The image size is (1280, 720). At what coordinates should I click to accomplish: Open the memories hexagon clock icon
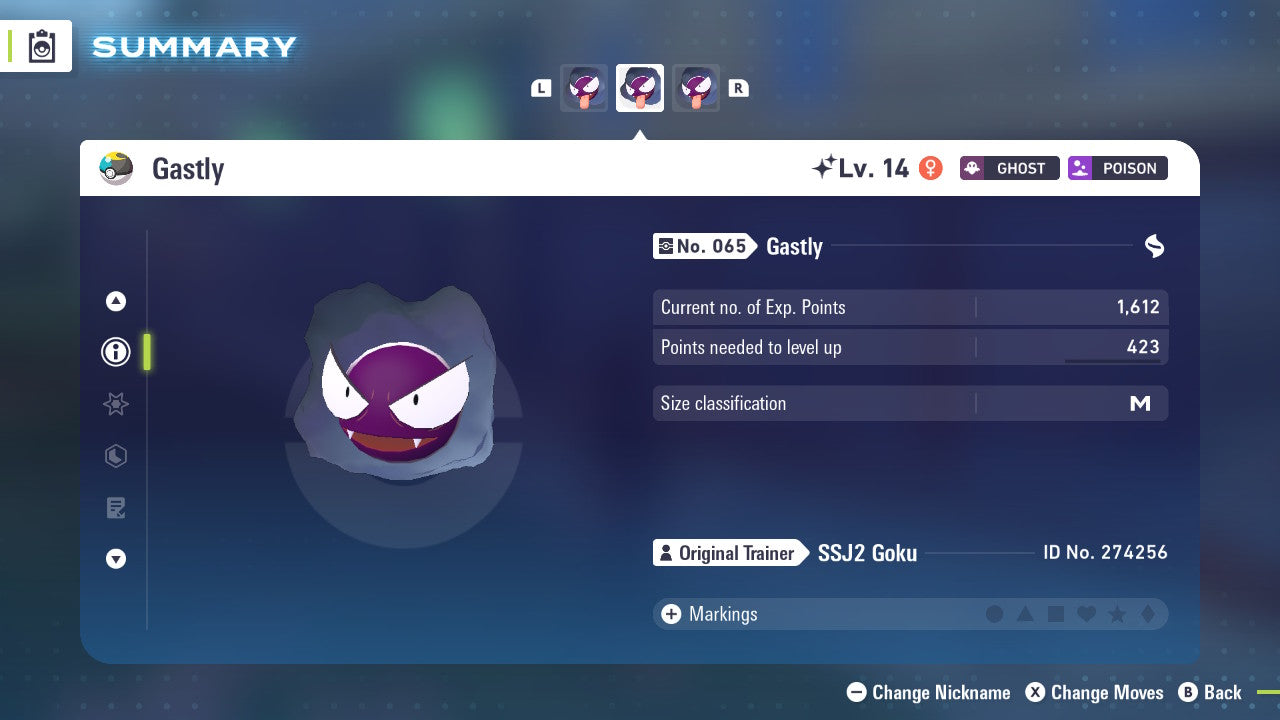[x=115, y=455]
